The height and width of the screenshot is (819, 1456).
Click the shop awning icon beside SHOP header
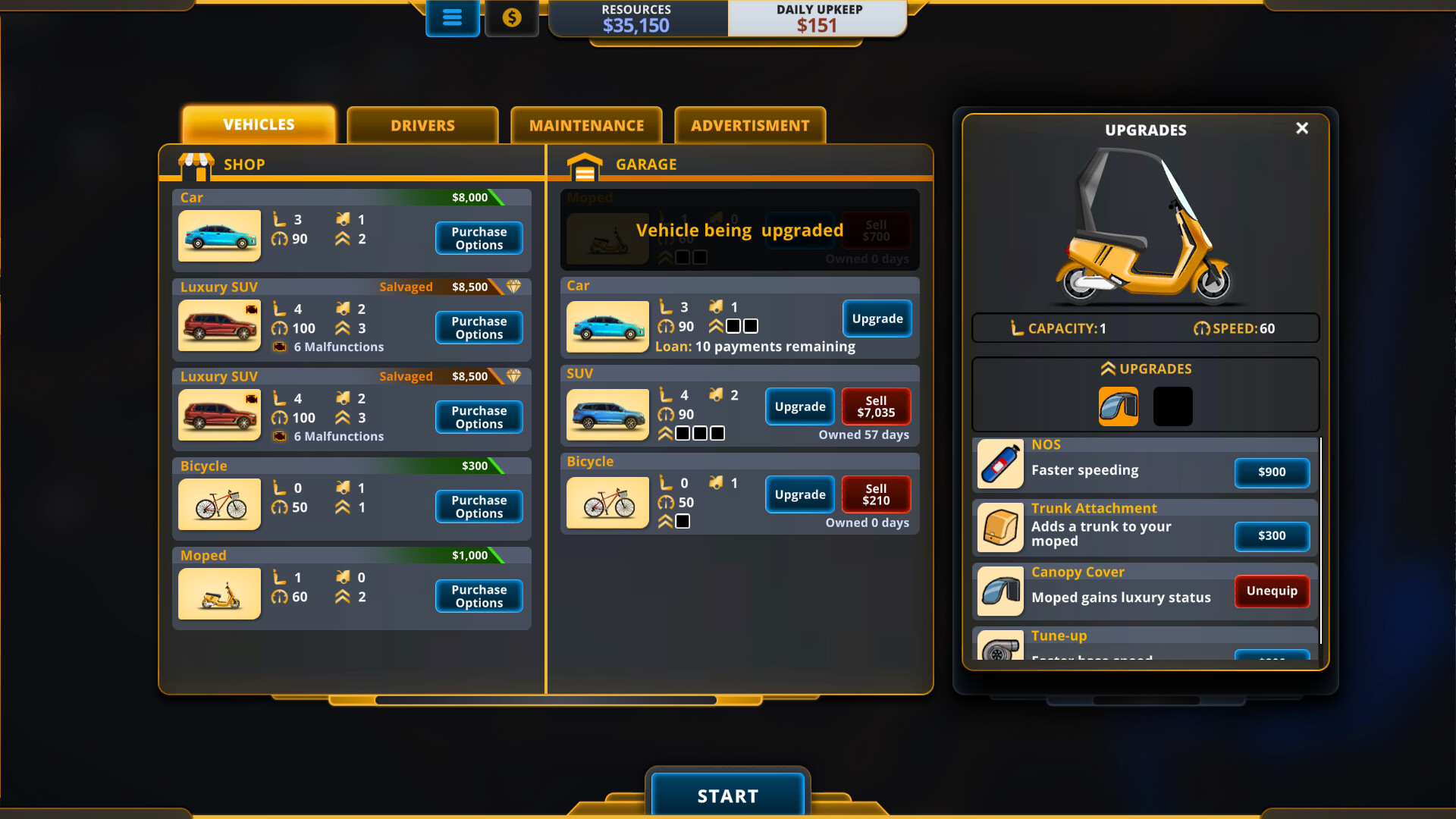197,164
